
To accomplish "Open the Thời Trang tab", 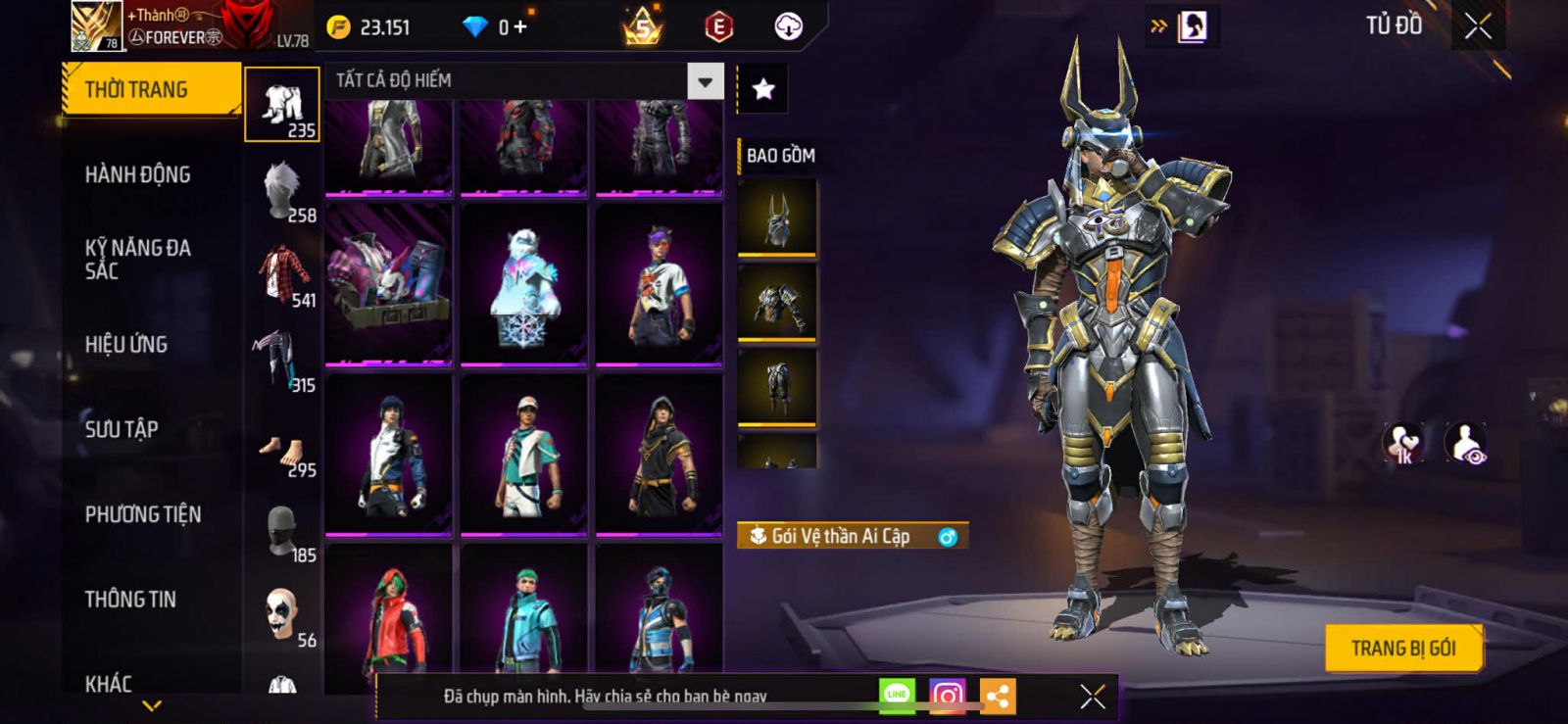I will coord(150,90).
